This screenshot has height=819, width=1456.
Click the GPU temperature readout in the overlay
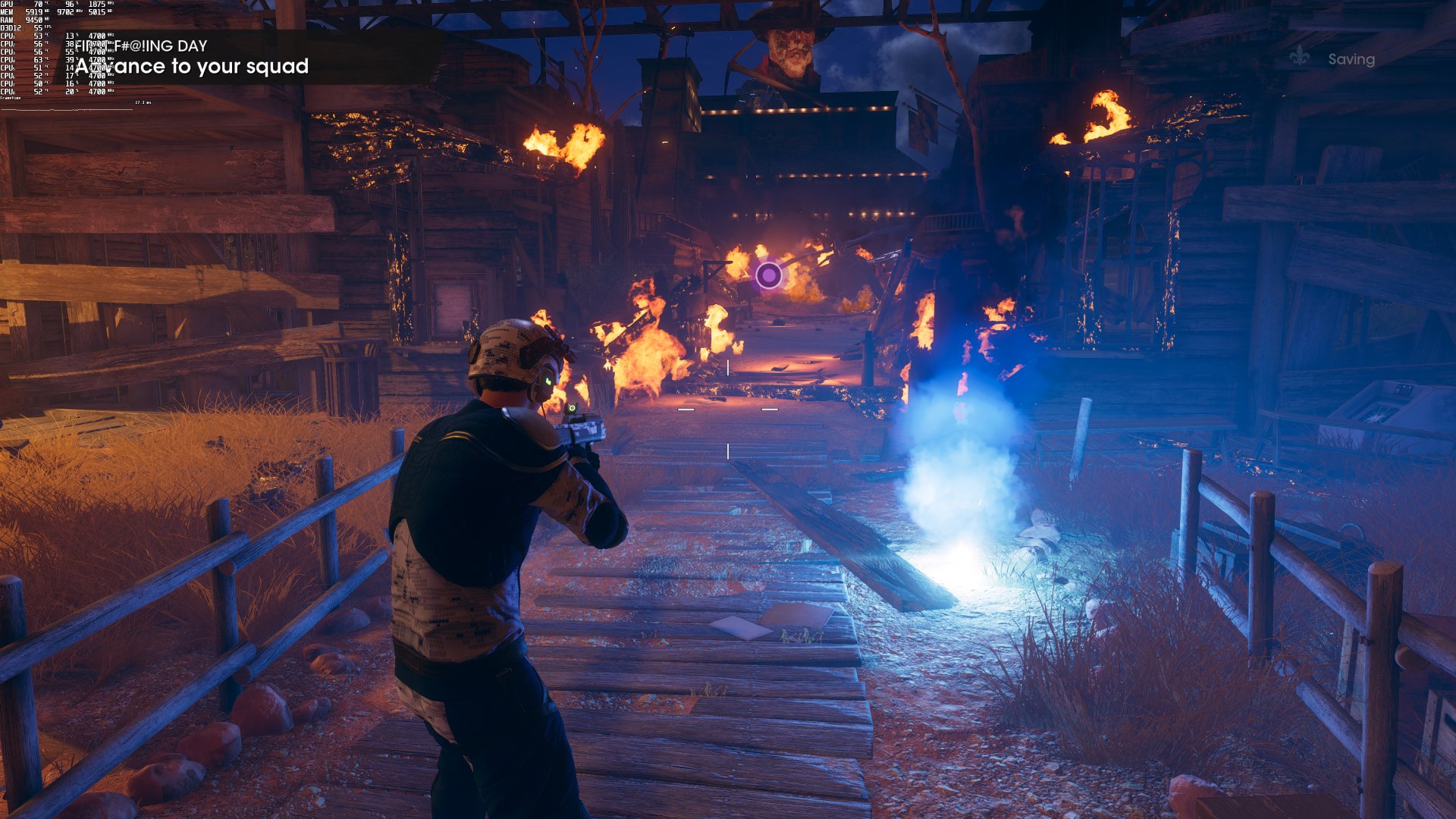point(39,5)
